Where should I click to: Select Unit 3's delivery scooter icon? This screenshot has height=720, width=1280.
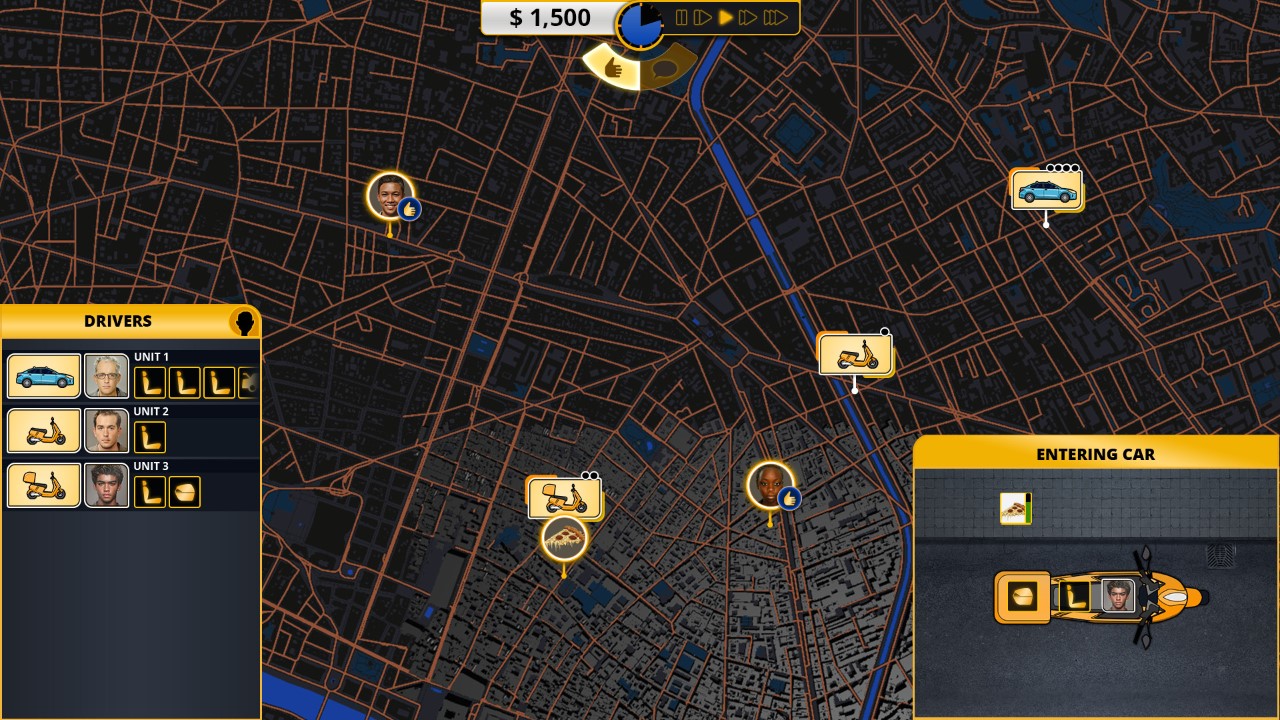tap(43, 485)
